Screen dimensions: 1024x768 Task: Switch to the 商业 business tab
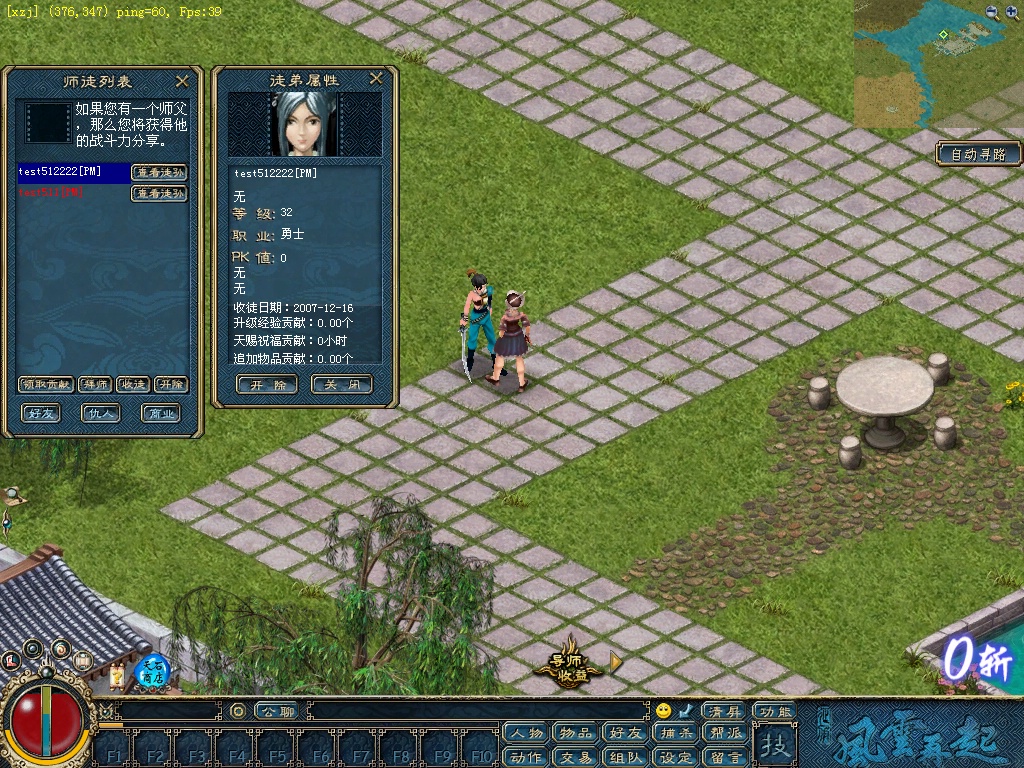coord(160,412)
